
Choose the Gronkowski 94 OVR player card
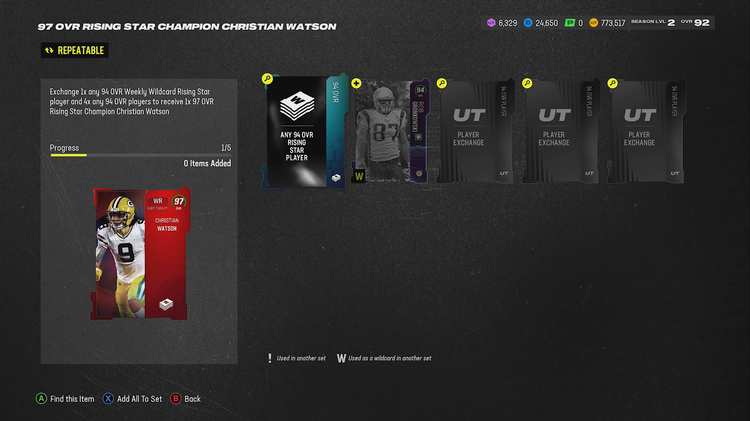[x=389, y=132]
